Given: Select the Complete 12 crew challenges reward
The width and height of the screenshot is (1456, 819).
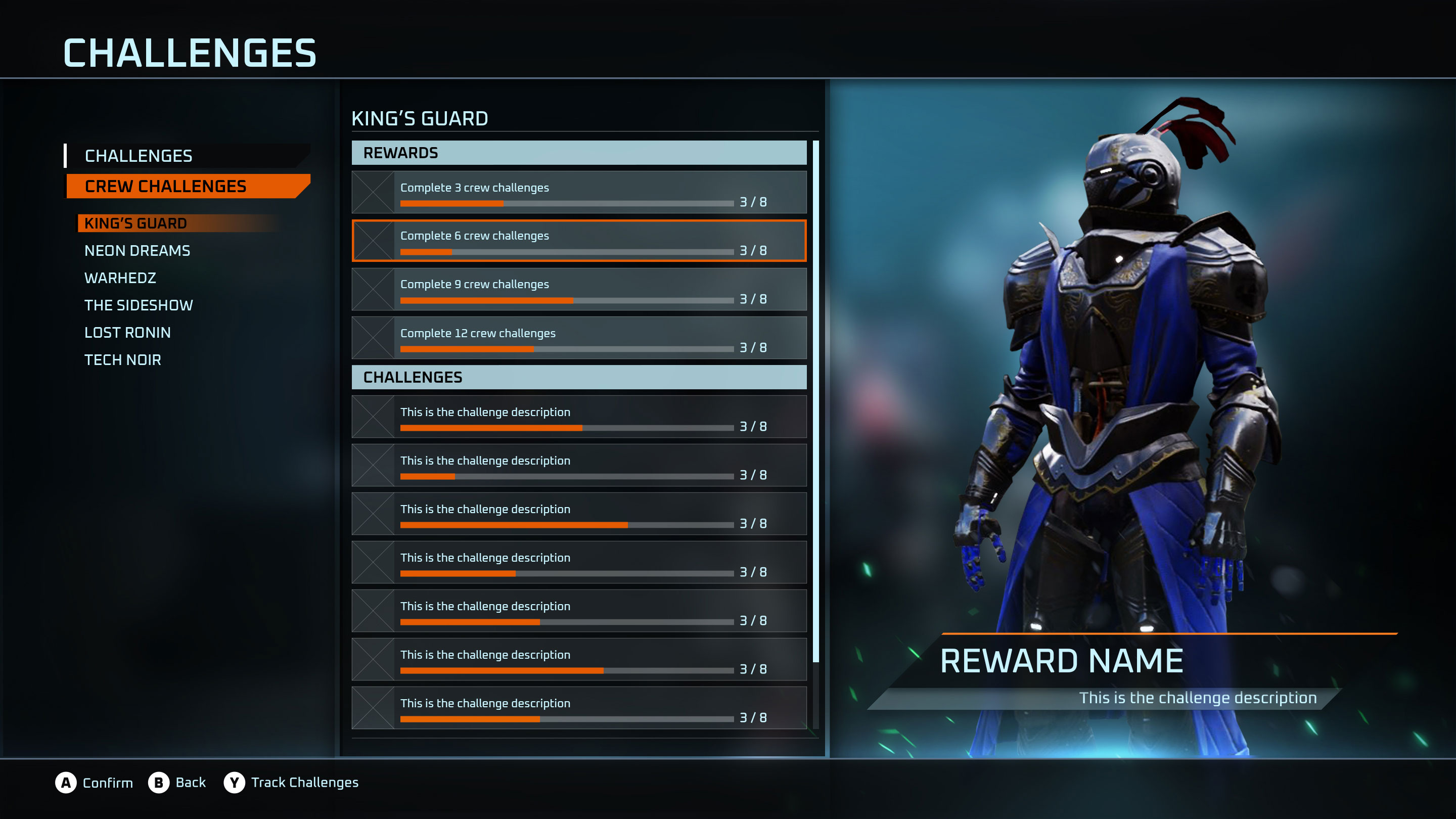Looking at the screenshot, I should [579, 338].
